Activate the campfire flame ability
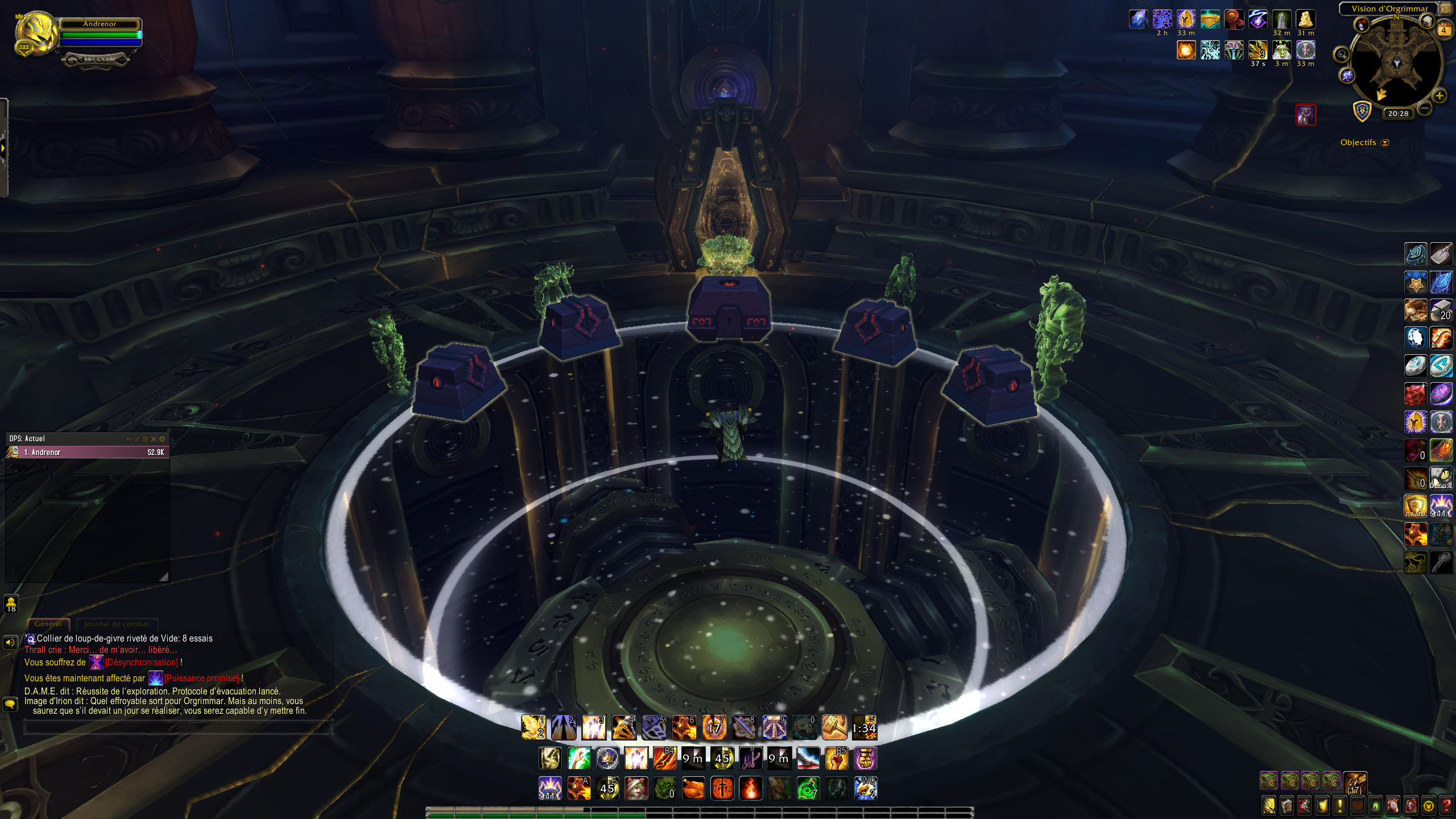The image size is (1456, 819). 750,789
